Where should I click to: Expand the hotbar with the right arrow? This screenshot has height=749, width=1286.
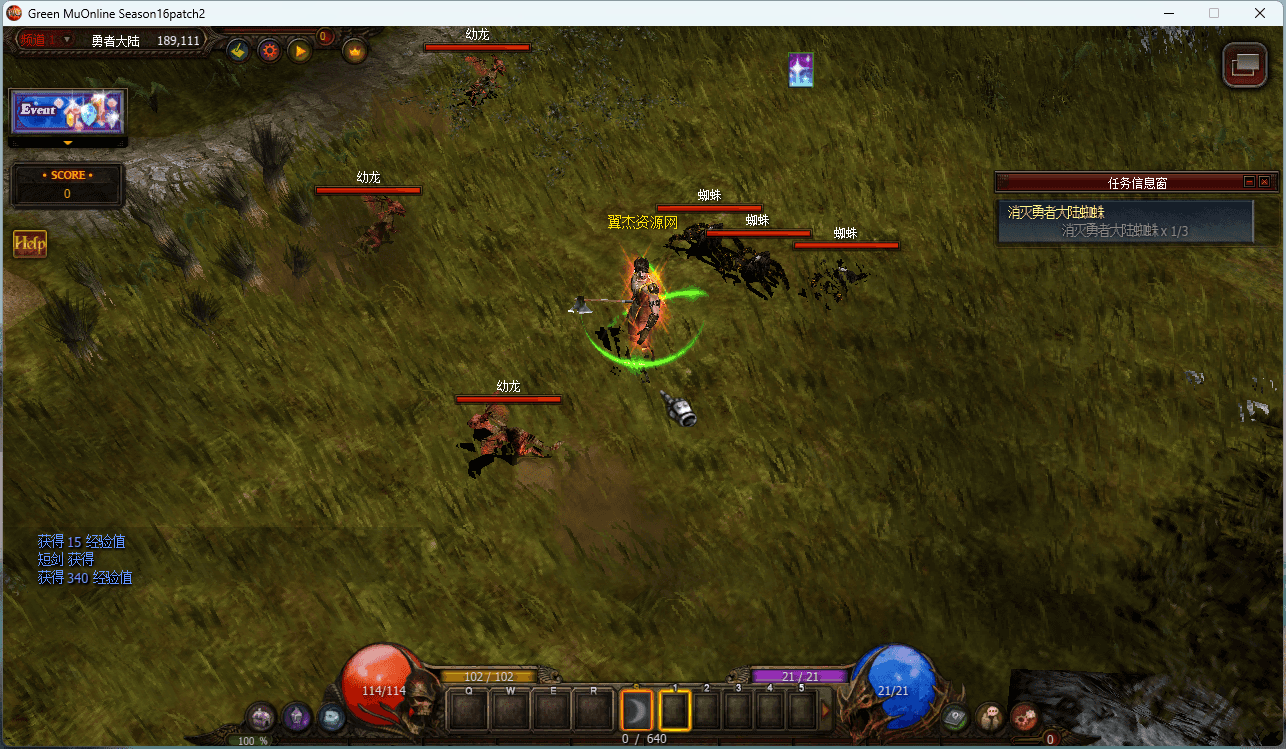pos(826,711)
